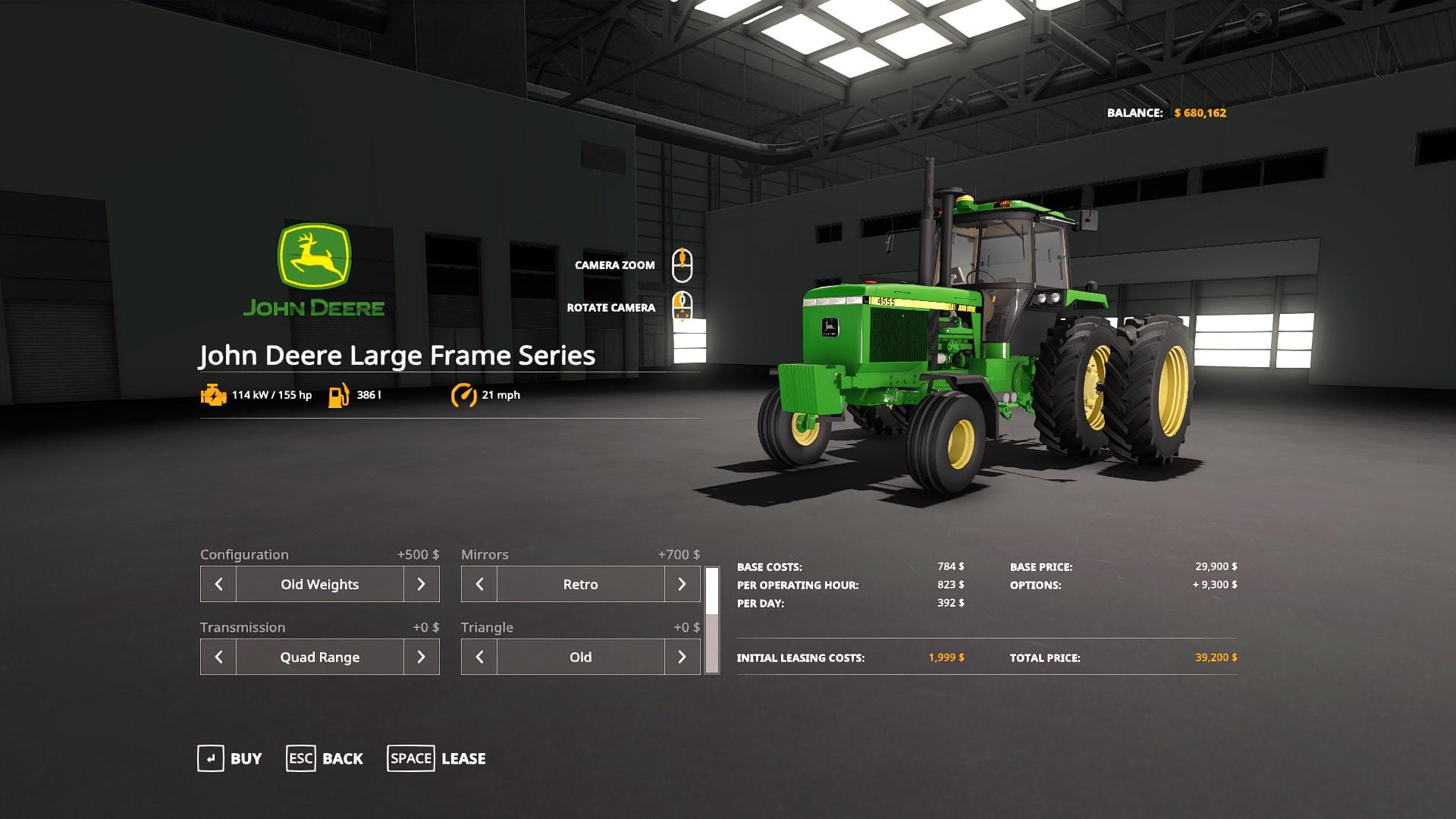The width and height of the screenshot is (1456, 819).
Task: Choose next Transmission option
Action: tap(422, 657)
